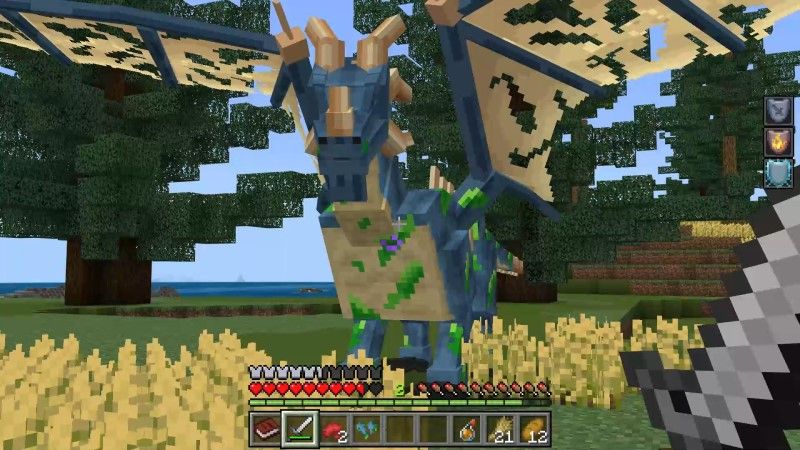
Task: Click the light blue shield effect icon
Action: click(778, 172)
